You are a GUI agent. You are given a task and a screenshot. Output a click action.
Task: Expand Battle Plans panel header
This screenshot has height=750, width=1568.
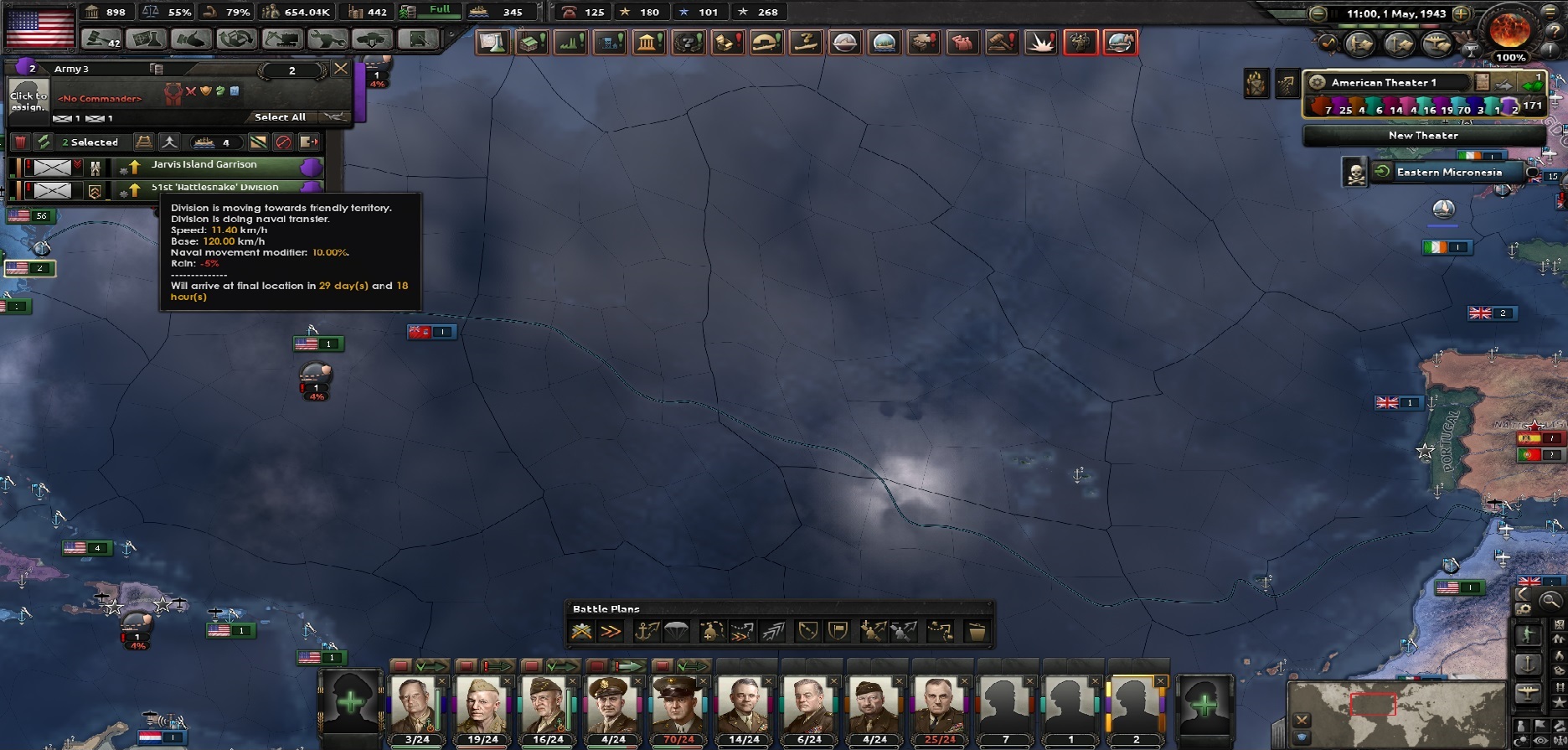pos(605,608)
